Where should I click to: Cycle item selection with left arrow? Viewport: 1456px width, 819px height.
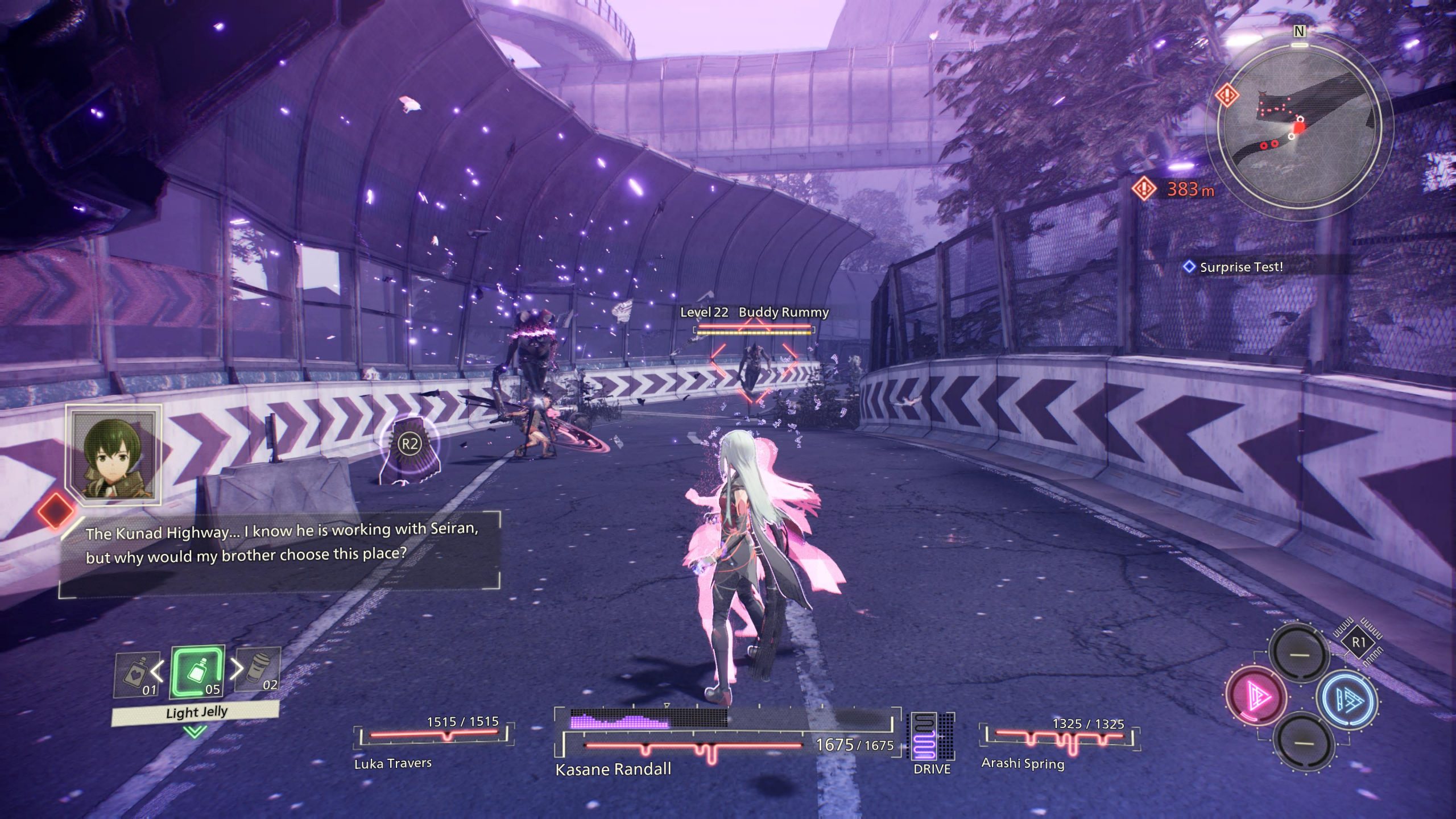tap(158, 671)
